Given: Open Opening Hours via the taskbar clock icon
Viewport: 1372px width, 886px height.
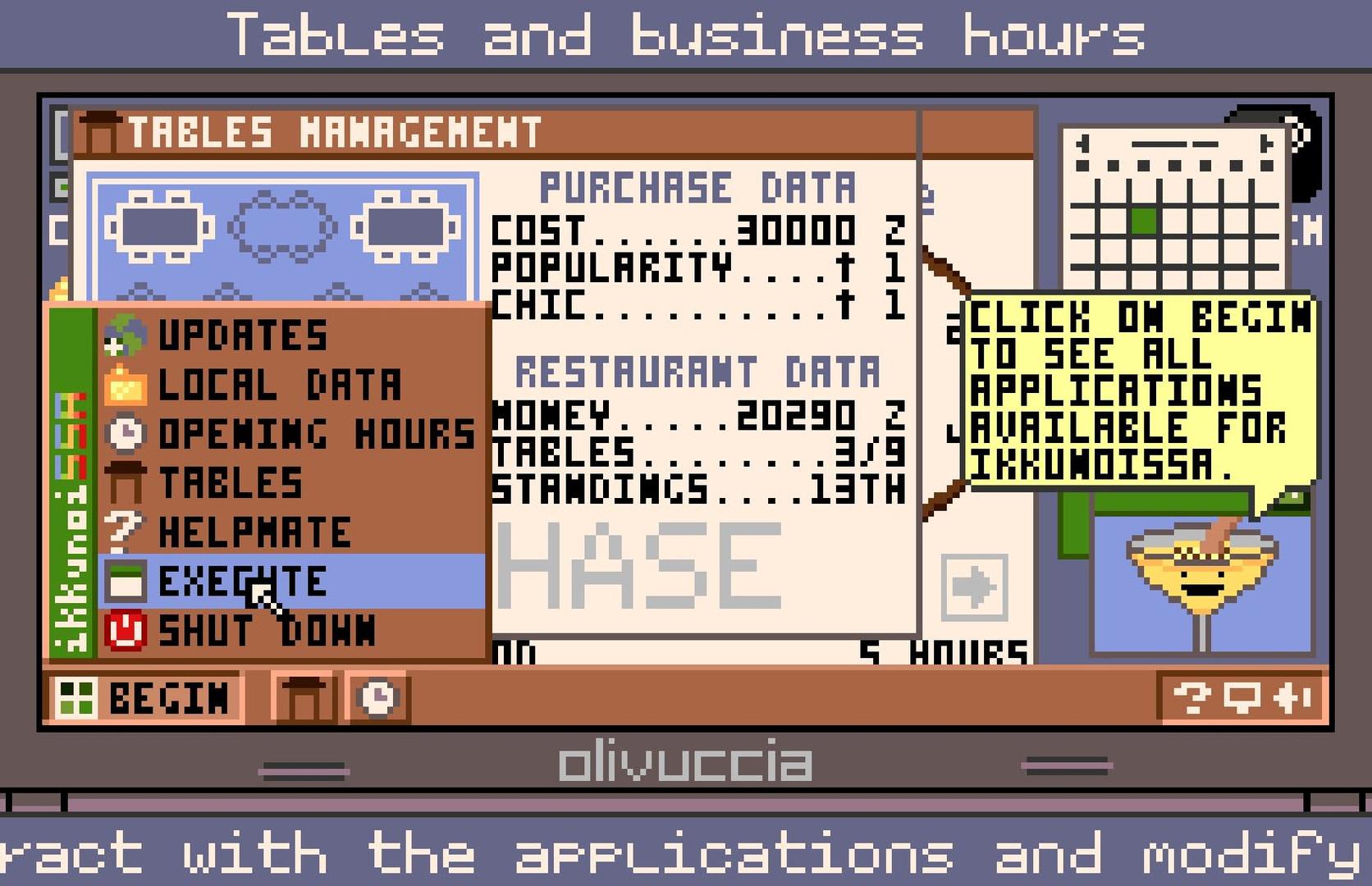Looking at the screenshot, I should pyautogui.click(x=376, y=698).
